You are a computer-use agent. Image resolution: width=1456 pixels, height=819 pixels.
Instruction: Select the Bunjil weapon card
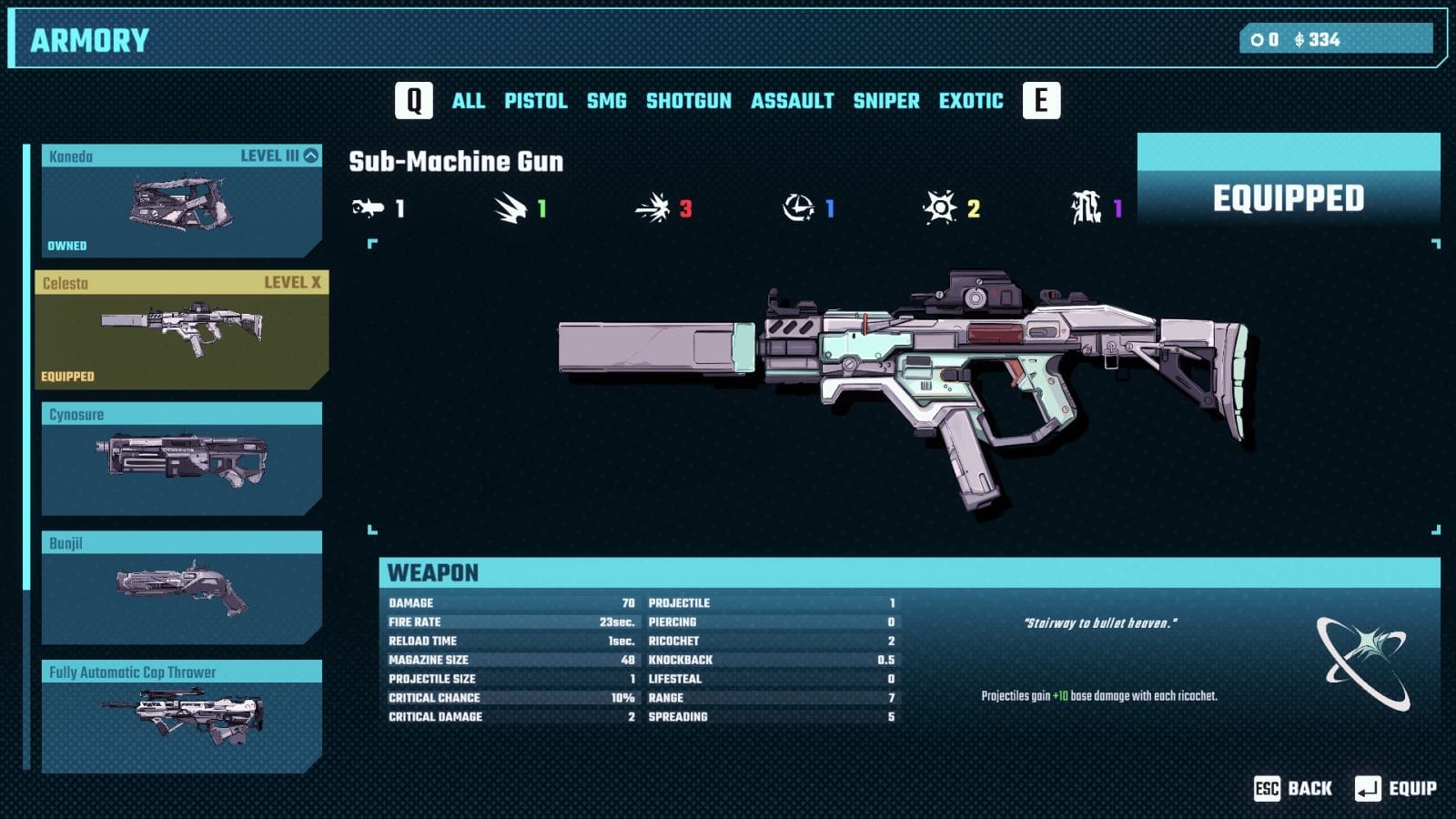[181, 587]
